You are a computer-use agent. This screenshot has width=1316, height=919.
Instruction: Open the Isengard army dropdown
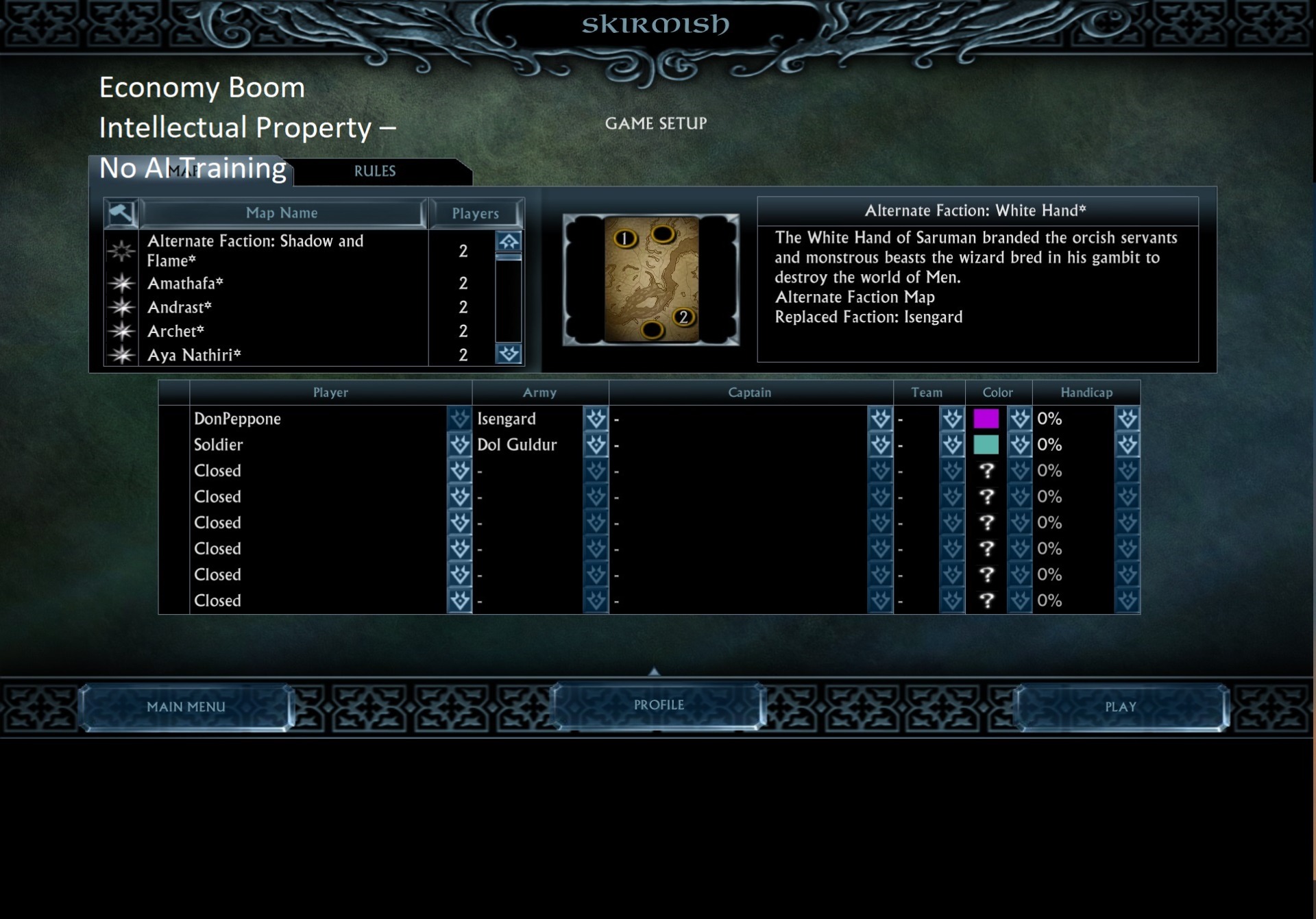click(x=596, y=419)
